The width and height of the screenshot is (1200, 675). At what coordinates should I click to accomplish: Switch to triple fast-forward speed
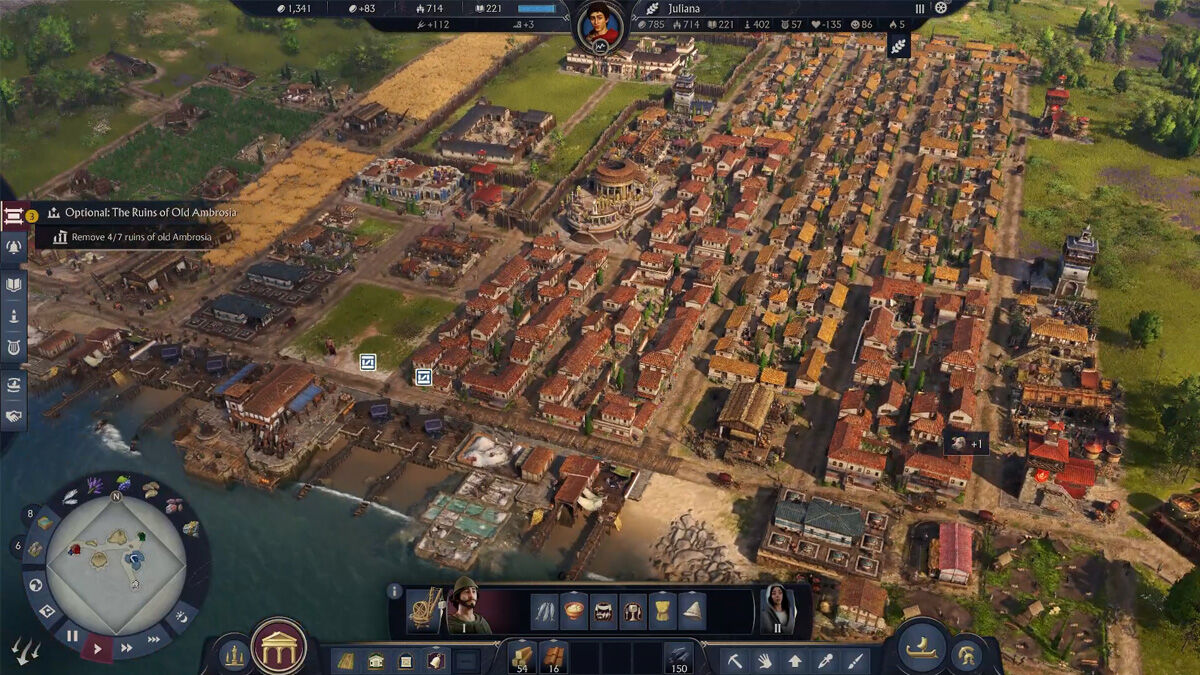pyautogui.click(x=154, y=639)
